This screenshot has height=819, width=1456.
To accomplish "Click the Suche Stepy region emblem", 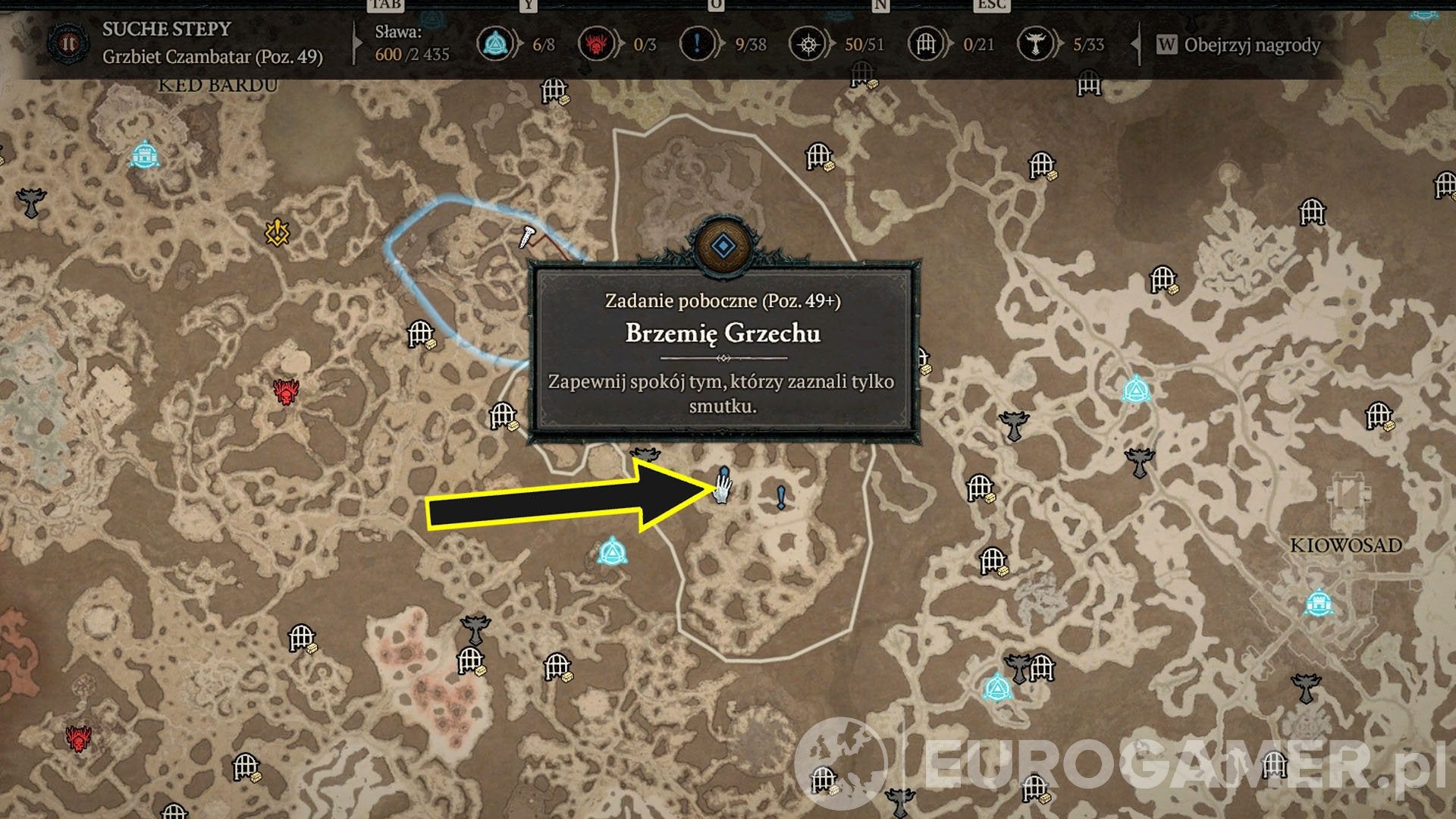I will coord(68,43).
